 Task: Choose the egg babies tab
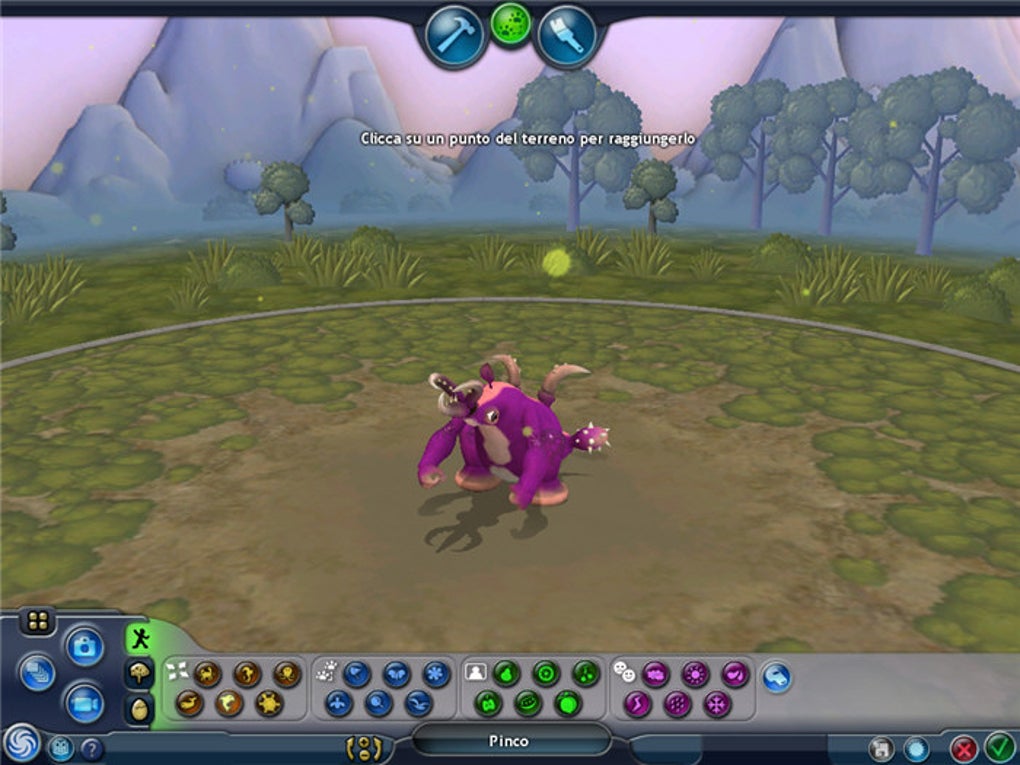pos(139,709)
